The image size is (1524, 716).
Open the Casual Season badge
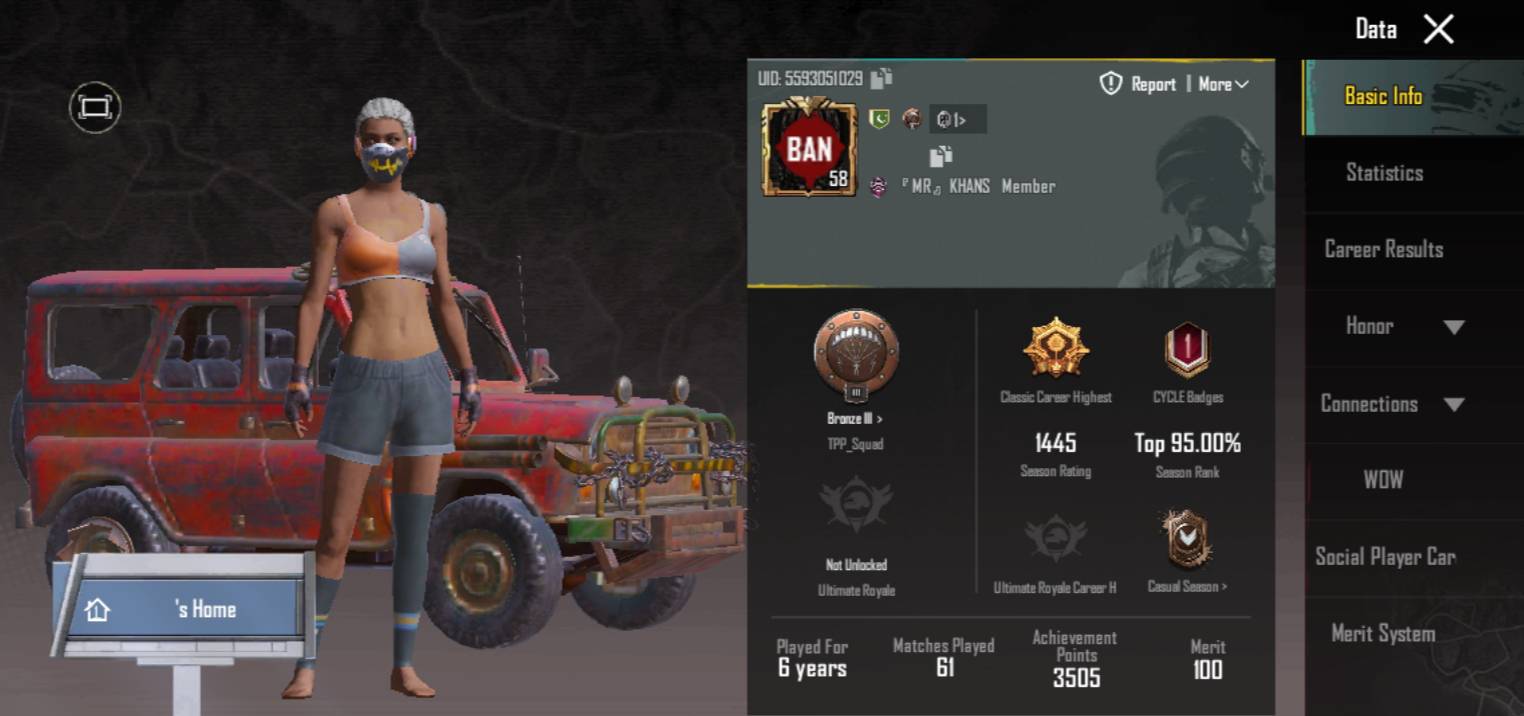tap(1187, 540)
